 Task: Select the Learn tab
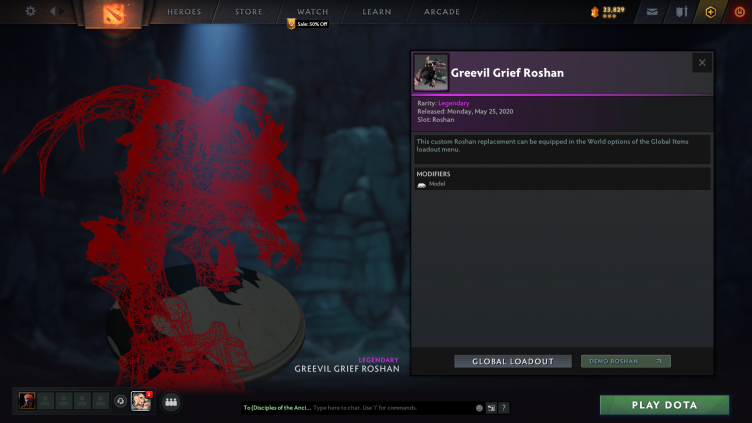(377, 12)
